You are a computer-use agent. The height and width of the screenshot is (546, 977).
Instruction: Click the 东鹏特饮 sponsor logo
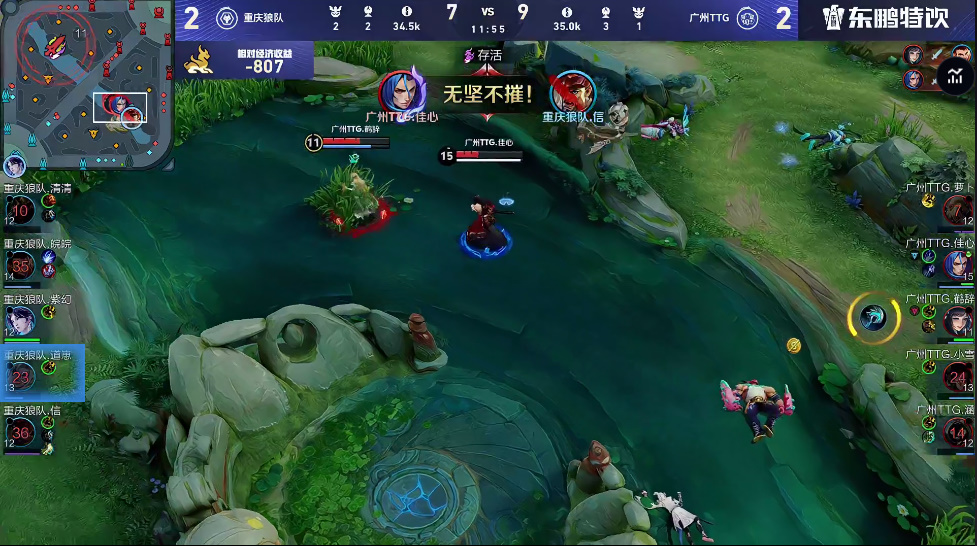[x=884, y=18]
